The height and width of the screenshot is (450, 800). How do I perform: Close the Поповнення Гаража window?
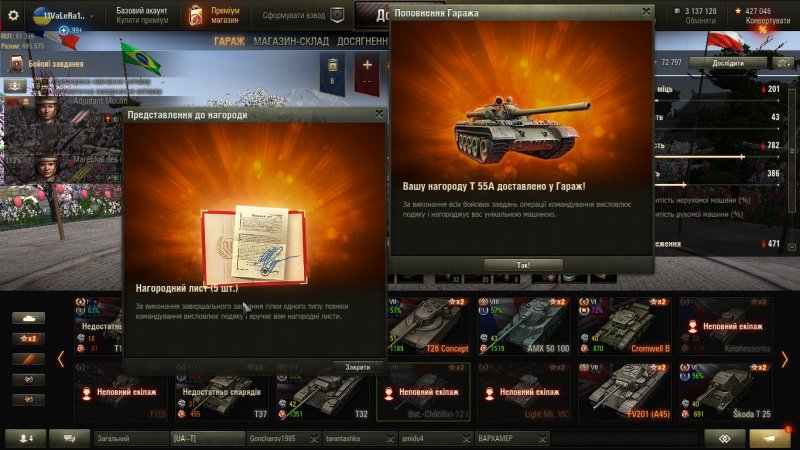coord(646,12)
